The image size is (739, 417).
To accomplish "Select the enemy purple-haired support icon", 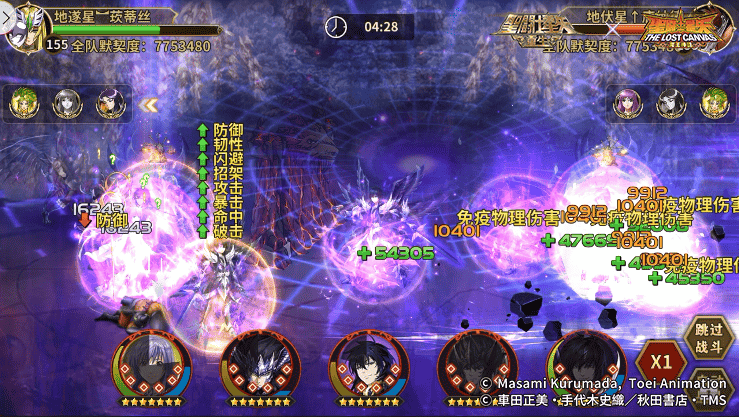I will coord(628,103).
